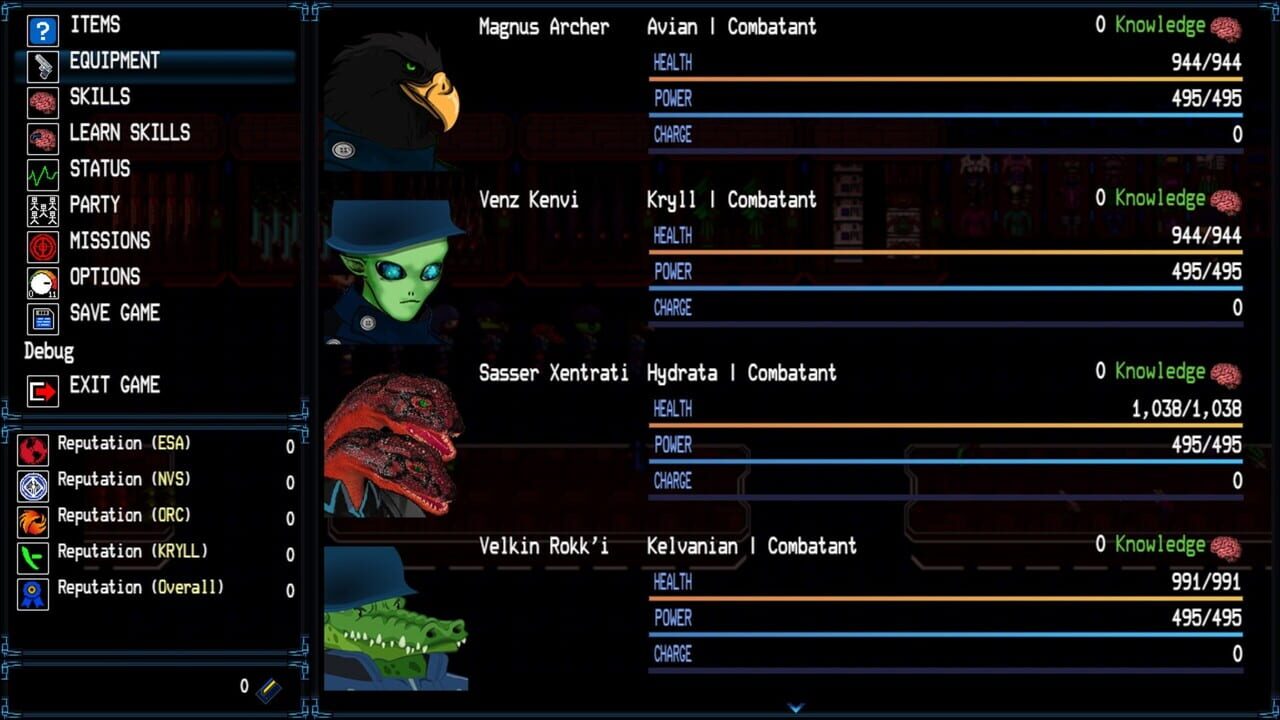Screen dimensions: 1280x720
Task: Click the pencil edit icon at bottom left
Action: pyautogui.click(x=268, y=688)
